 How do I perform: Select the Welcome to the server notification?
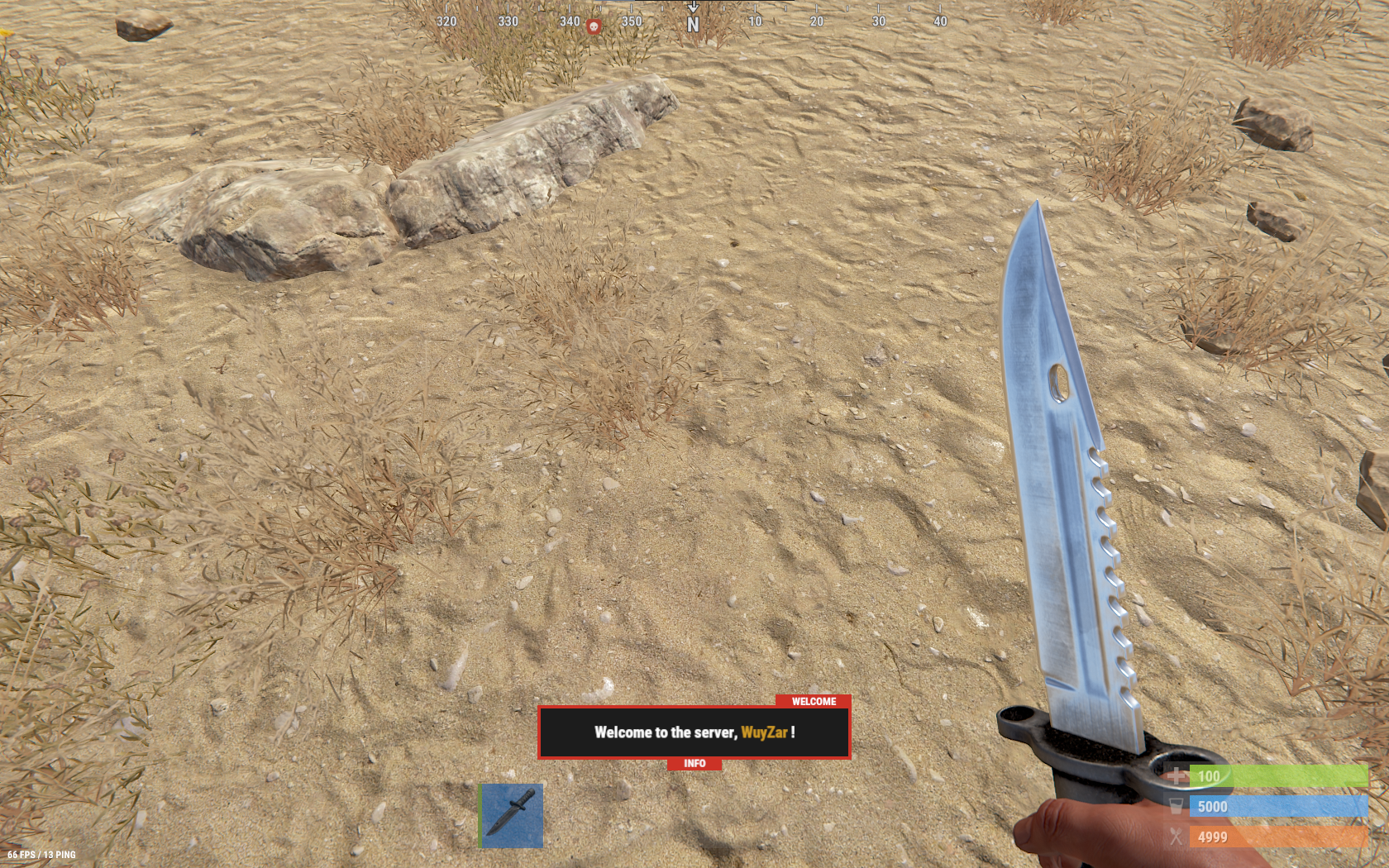click(x=694, y=732)
